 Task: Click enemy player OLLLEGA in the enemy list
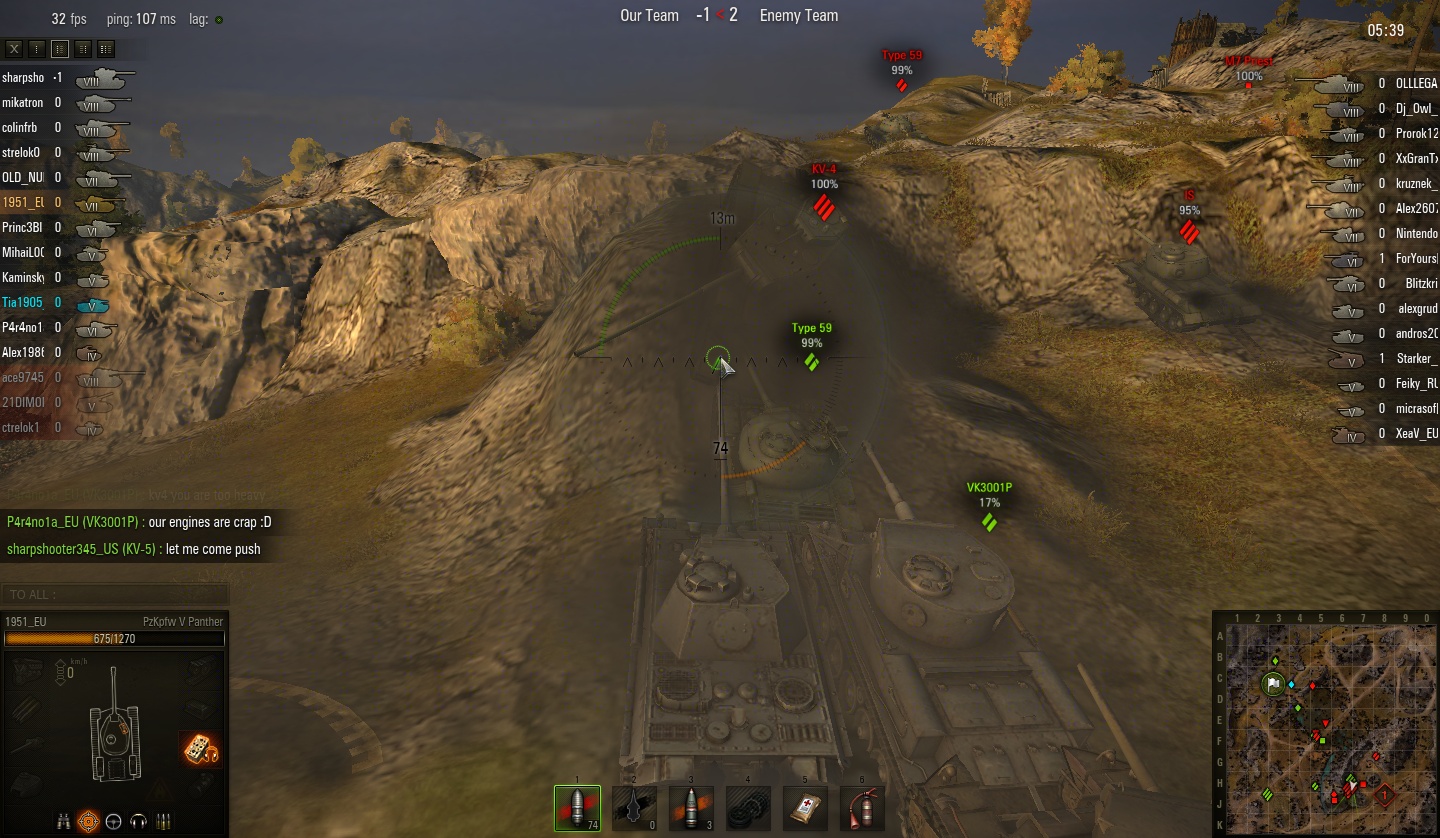(x=1416, y=84)
